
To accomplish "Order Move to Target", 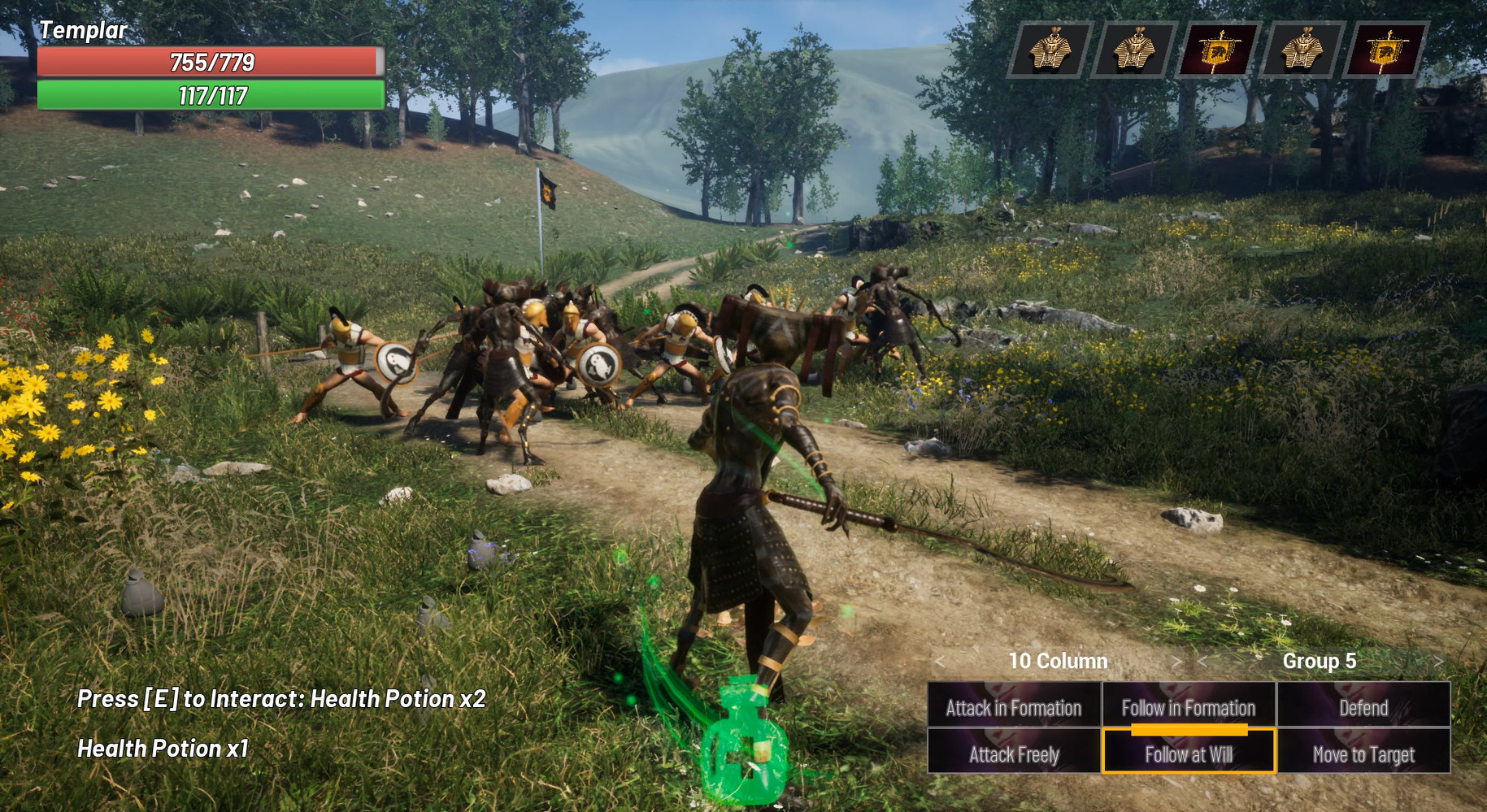I will click(x=1363, y=754).
